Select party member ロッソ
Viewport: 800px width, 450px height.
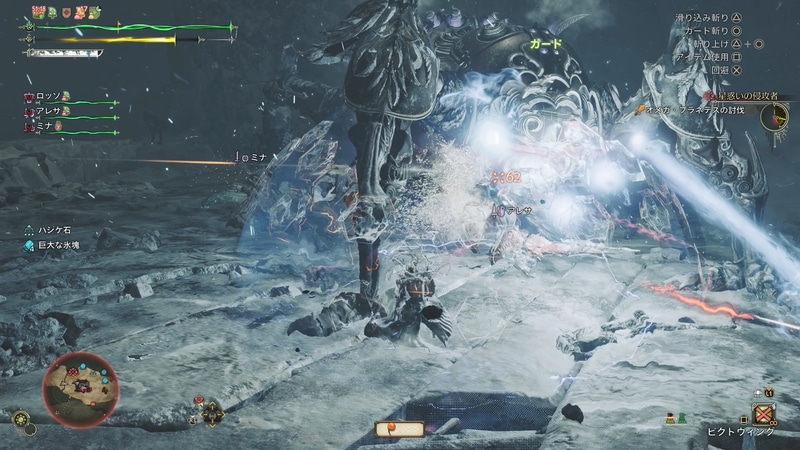click(x=47, y=98)
